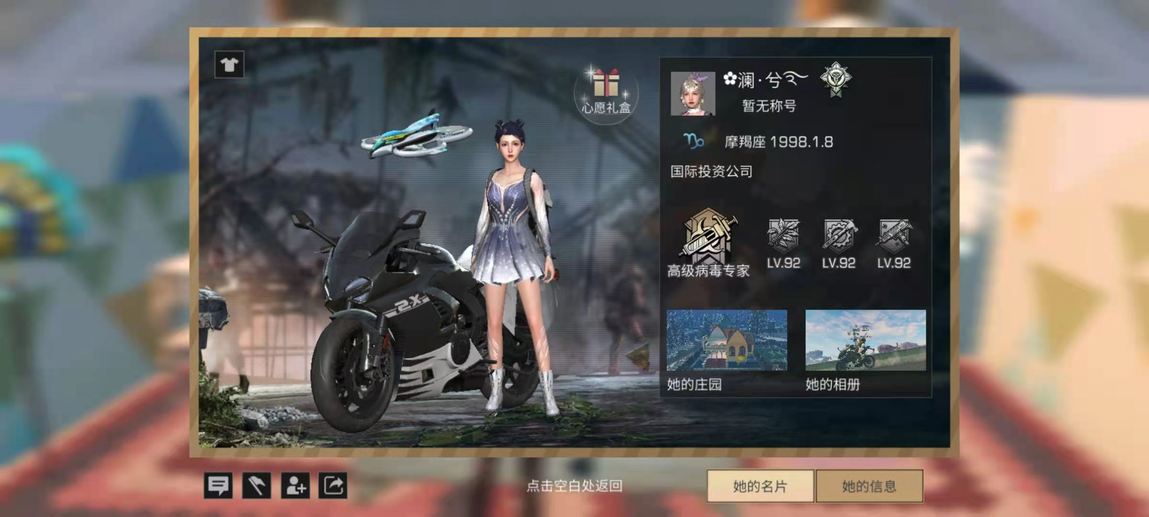Share this profile card
This screenshot has height=517, width=1149.
333,486
